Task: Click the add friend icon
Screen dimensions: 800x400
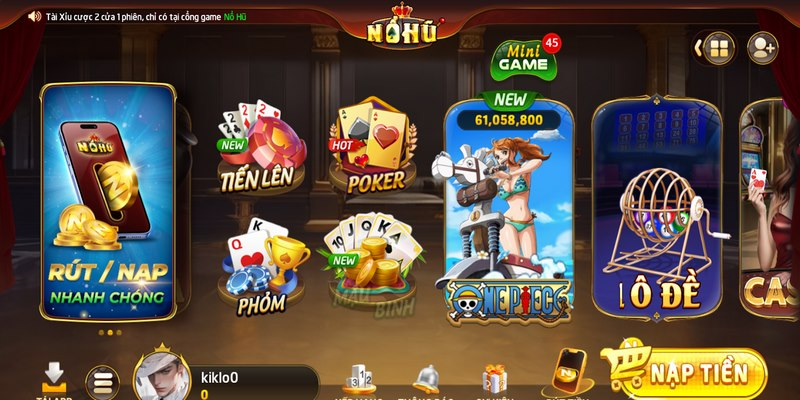Action: tap(762, 48)
